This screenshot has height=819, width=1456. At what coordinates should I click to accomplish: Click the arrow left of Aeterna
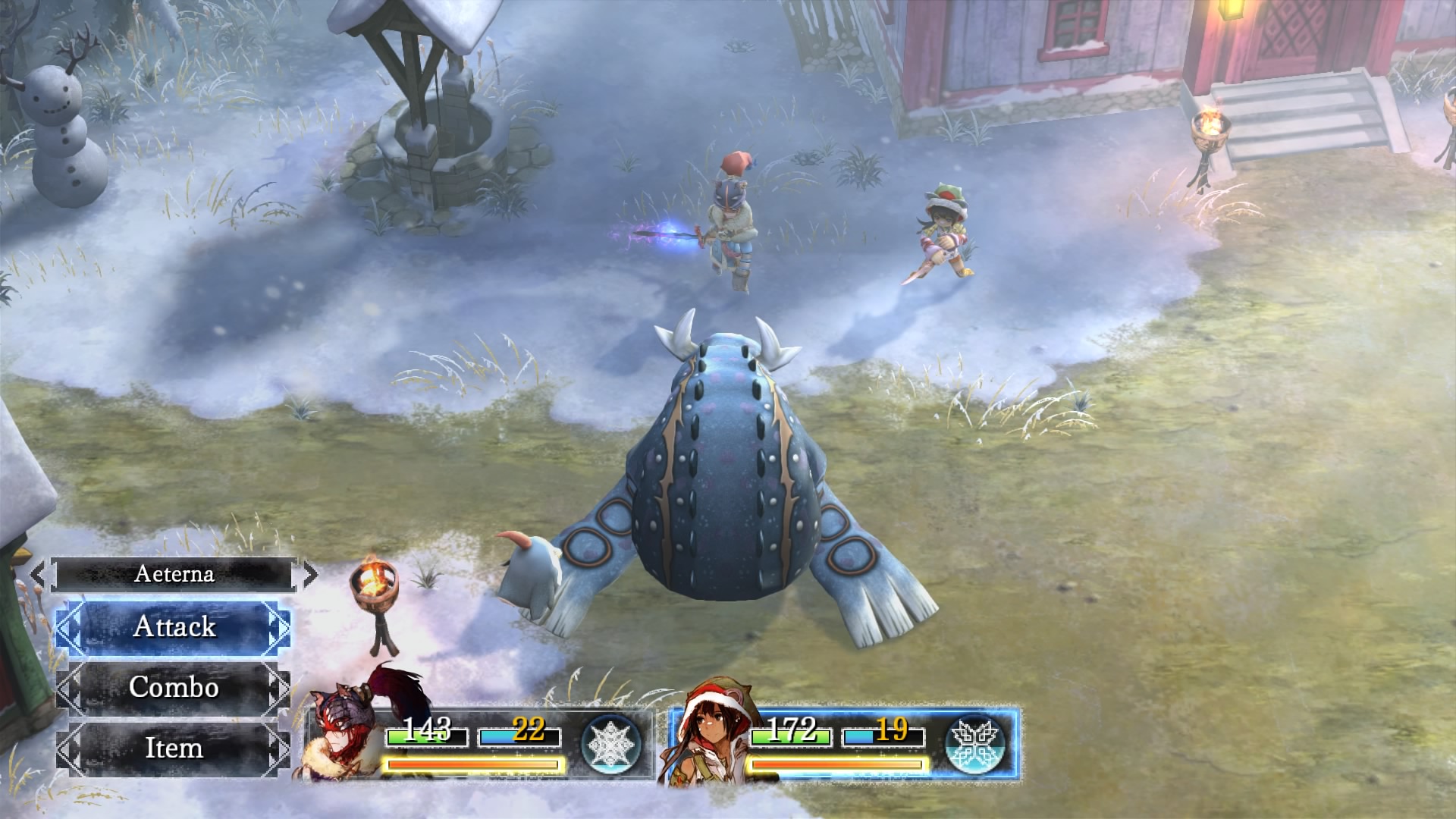point(38,574)
